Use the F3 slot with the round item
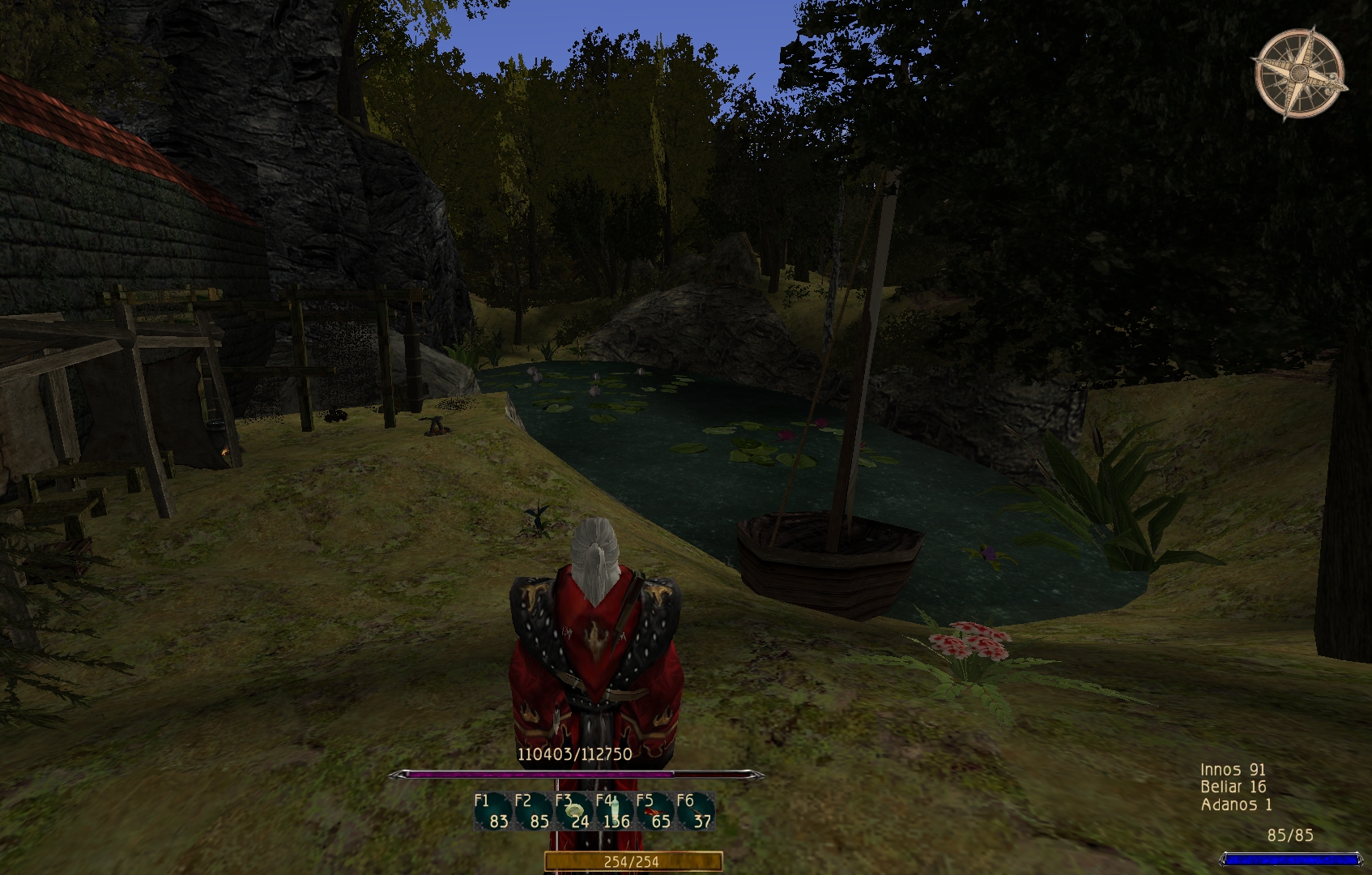This screenshot has height=875, width=1372. point(573,812)
